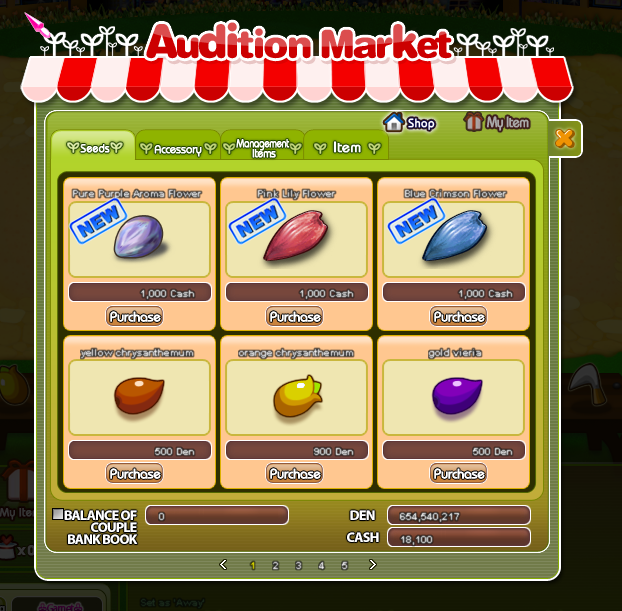Go to the Shop view
Screen dimensions: 622x611
(410, 123)
